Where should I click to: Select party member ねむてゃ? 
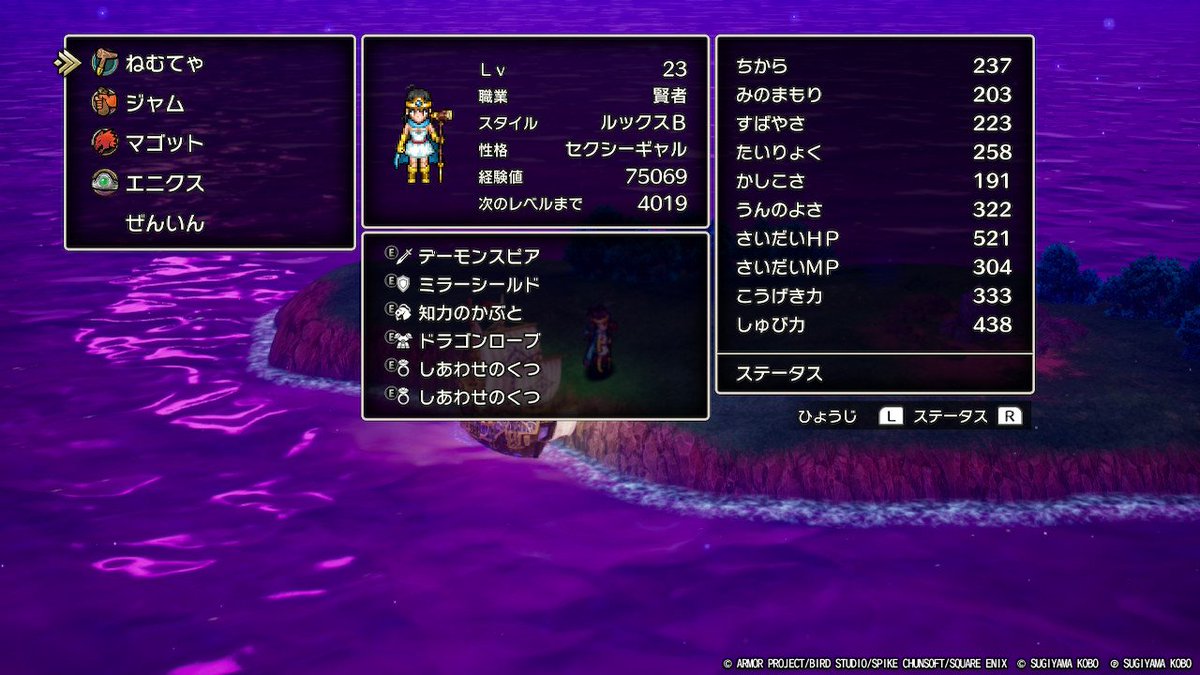[x=164, y=63]
